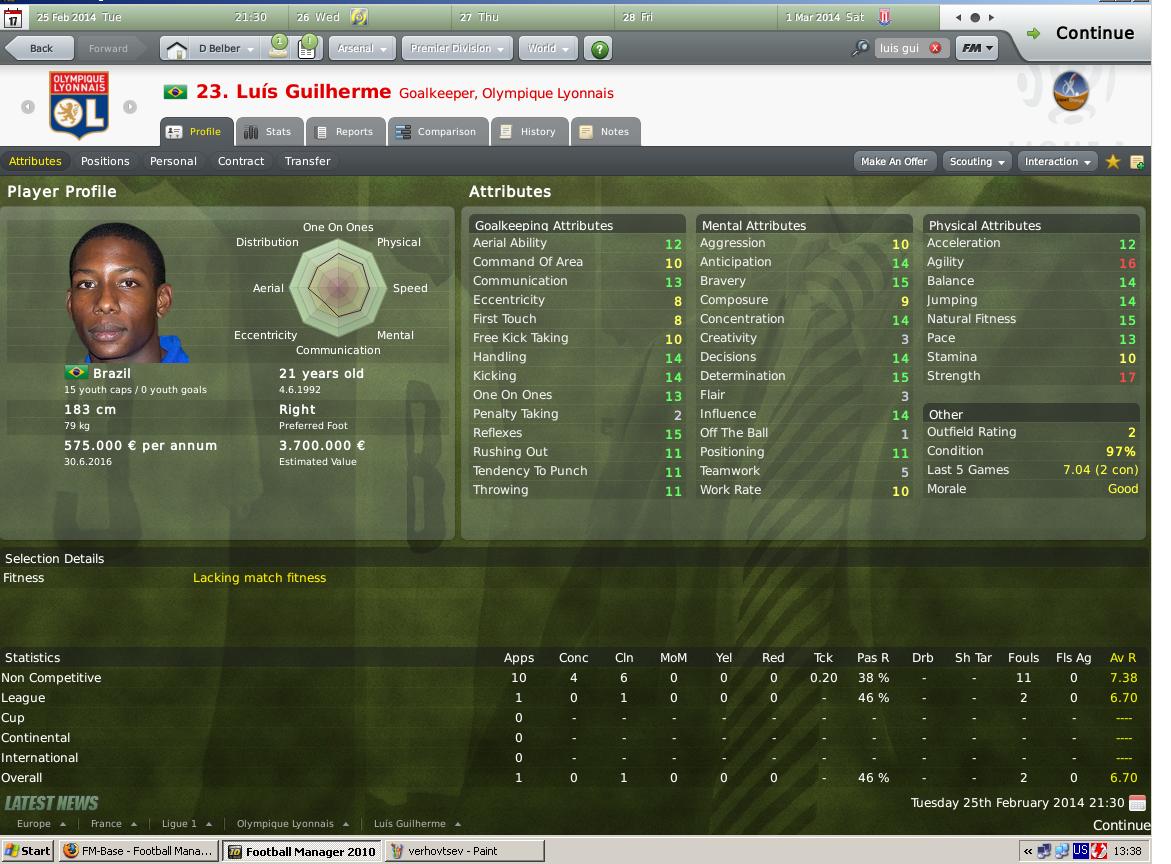Open the Transfer sub-section
The height and width of the screenshot is (864, 1171).
click(307, 161)
